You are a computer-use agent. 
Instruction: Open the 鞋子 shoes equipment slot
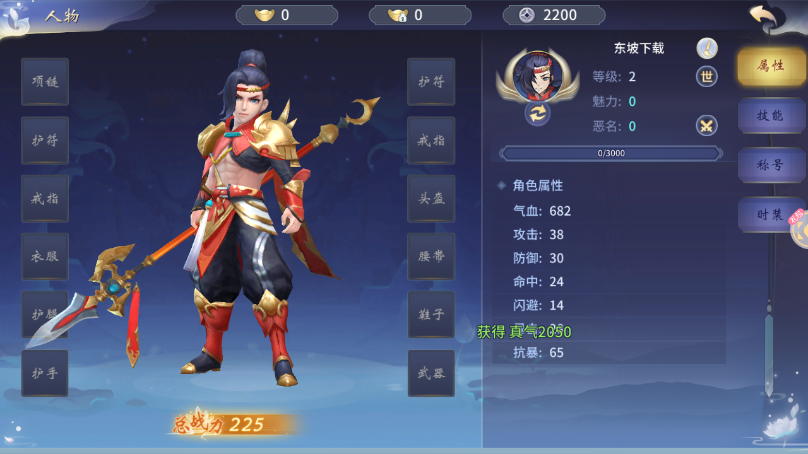[431, 314]
